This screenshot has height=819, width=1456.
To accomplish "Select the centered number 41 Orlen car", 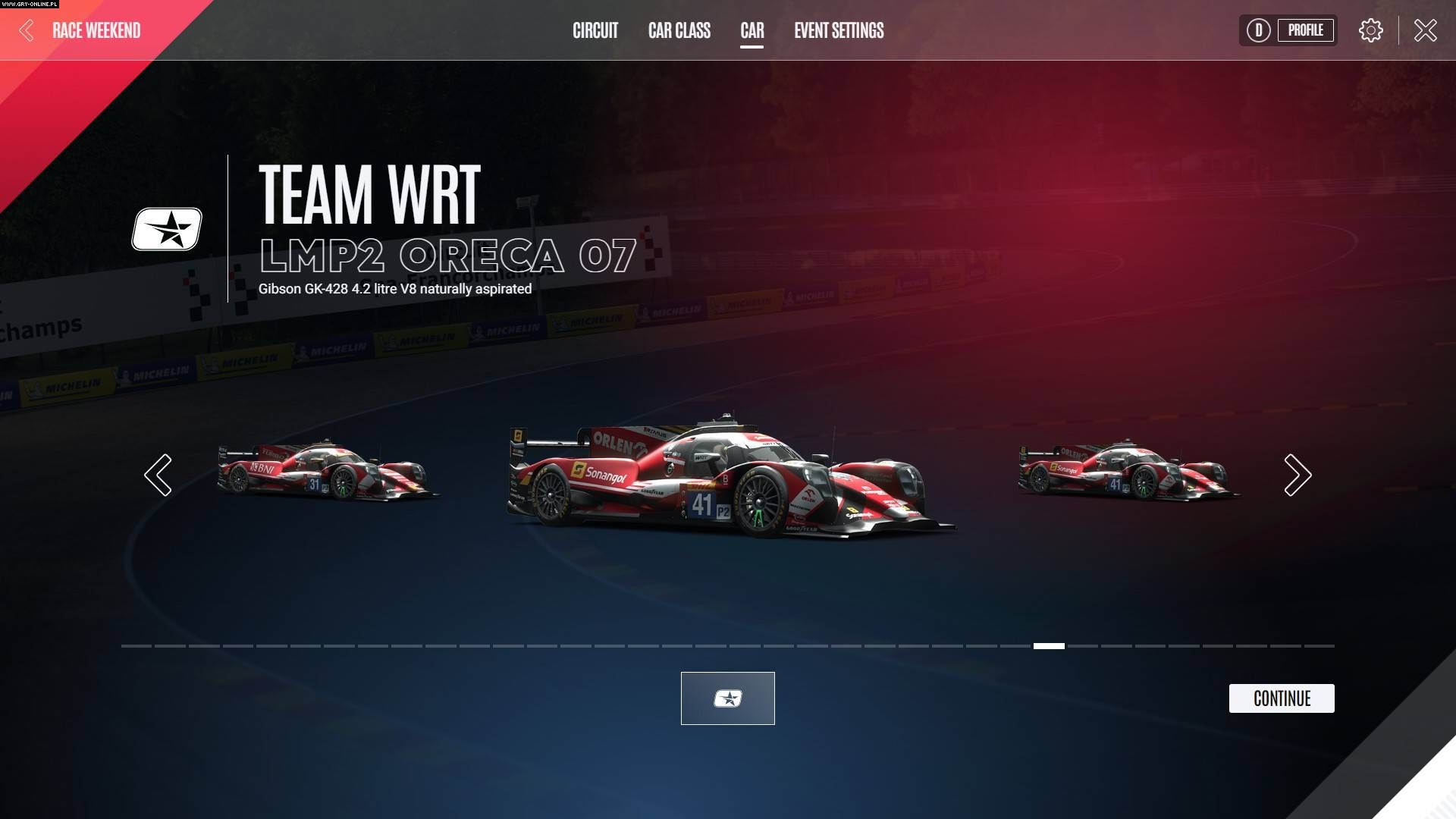I will (x=728, y=479).
